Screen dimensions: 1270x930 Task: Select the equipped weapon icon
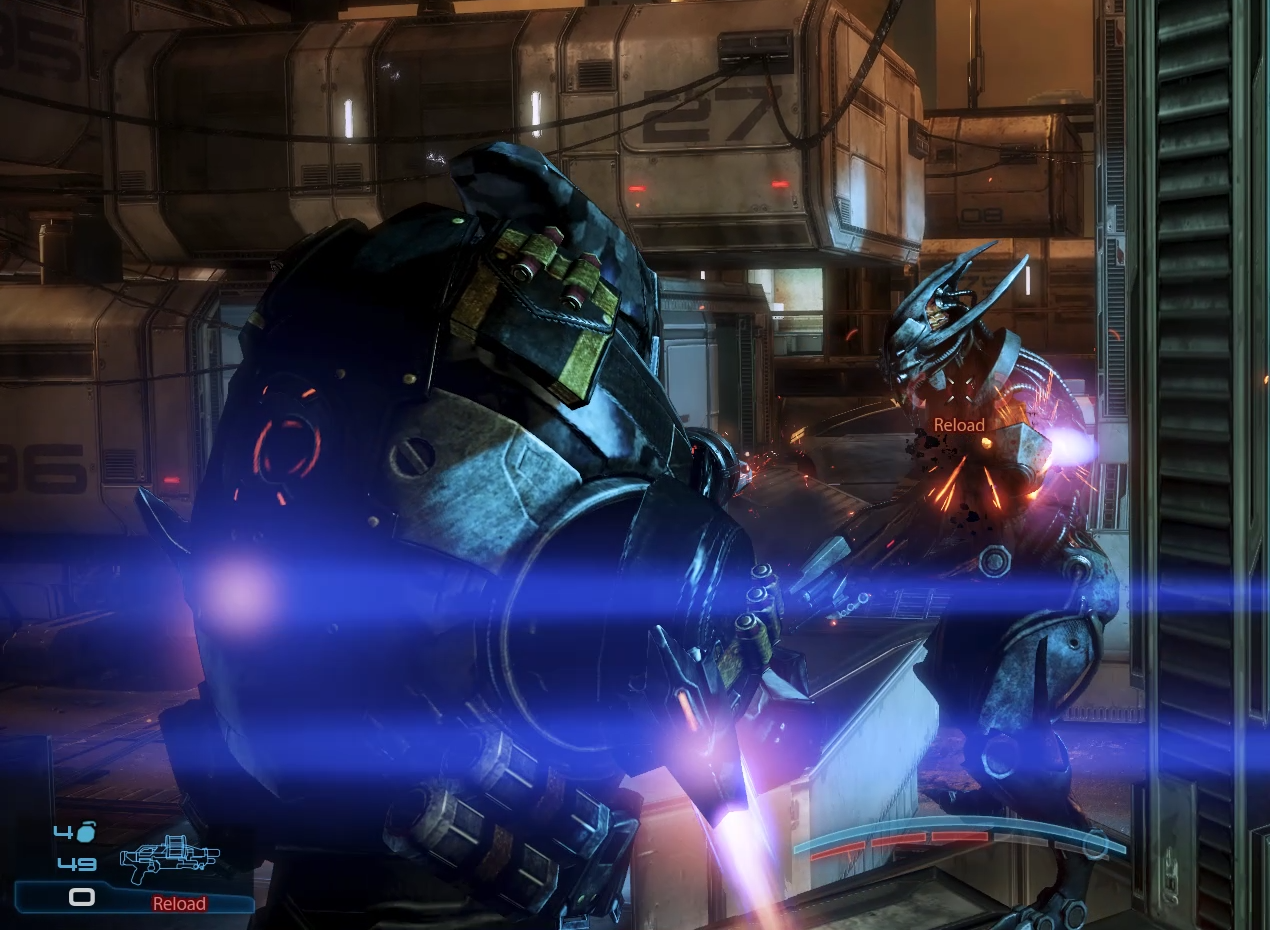(168, 857)
